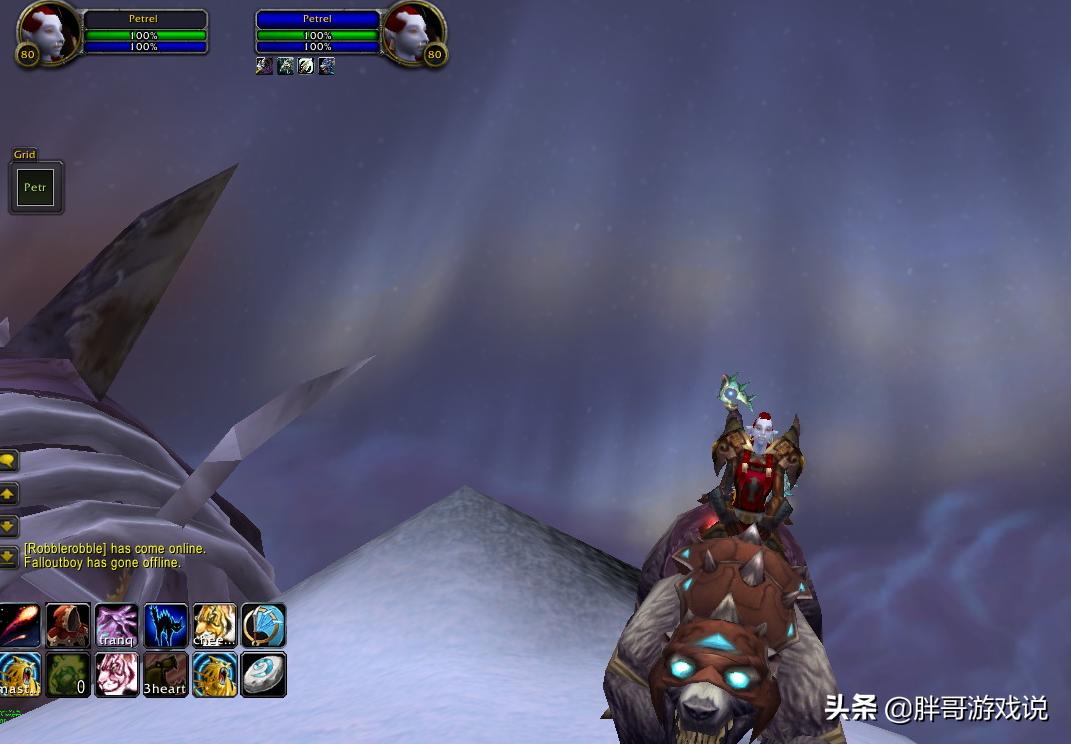Click the chat scroll-down arrow button
Image resolution: width=1071 pixels, height=744 pixels.
click(x=8, y=525)
